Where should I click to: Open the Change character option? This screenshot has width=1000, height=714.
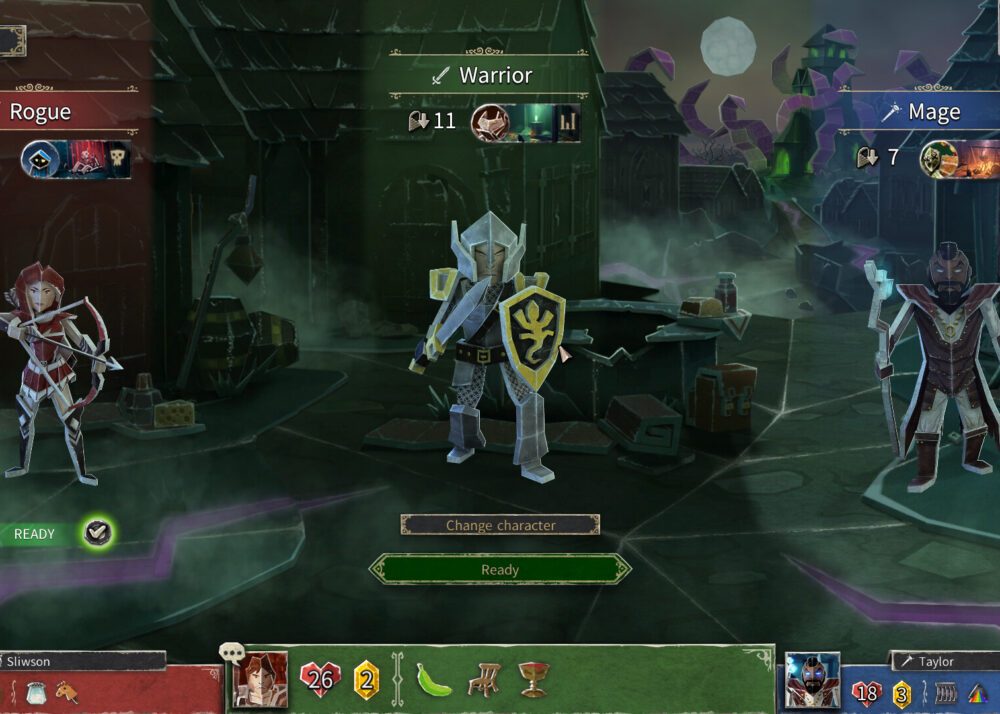[x=500, y=525]
